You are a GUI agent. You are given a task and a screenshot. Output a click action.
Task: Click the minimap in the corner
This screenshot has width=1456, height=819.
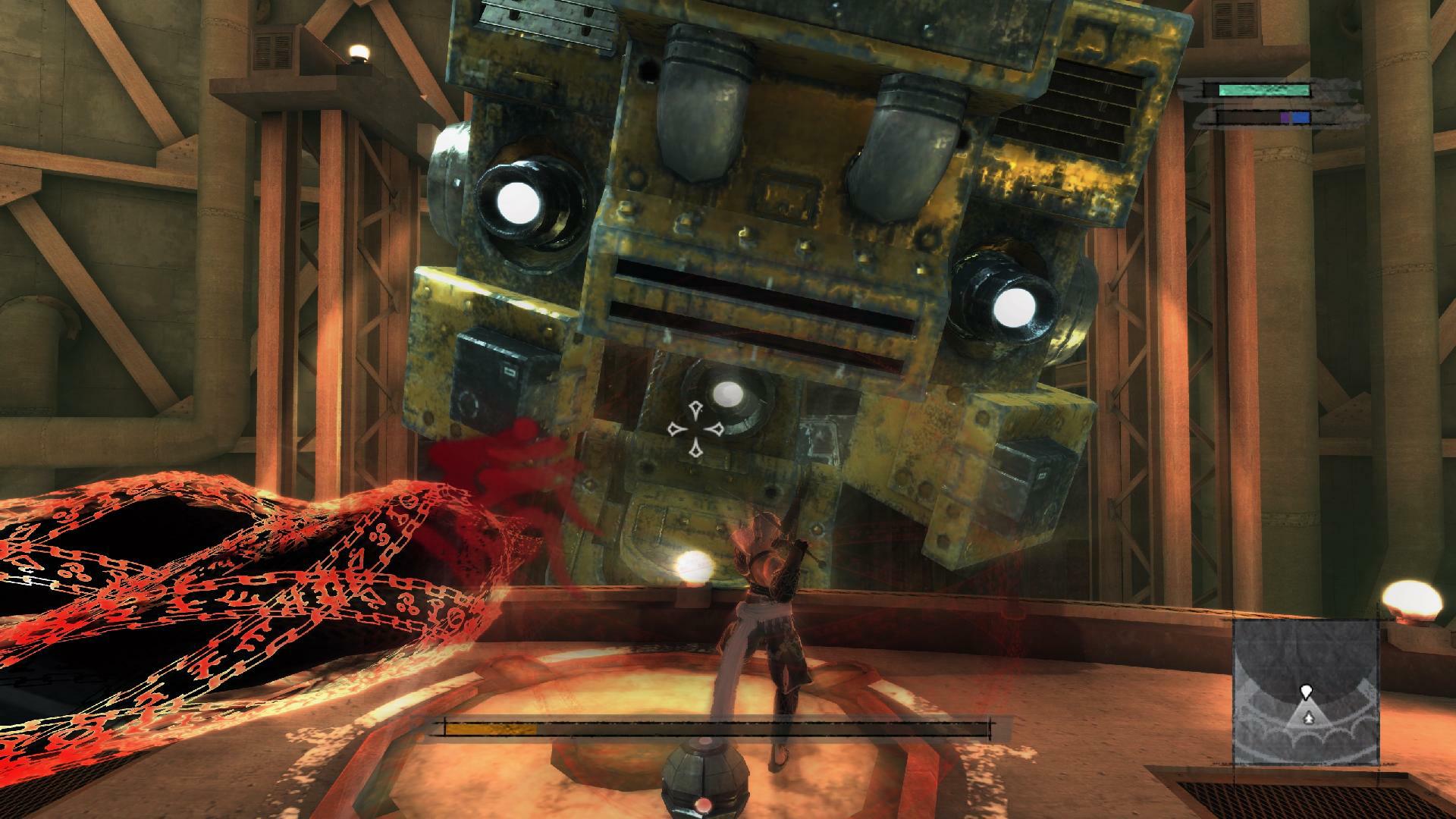point(1304,703)
